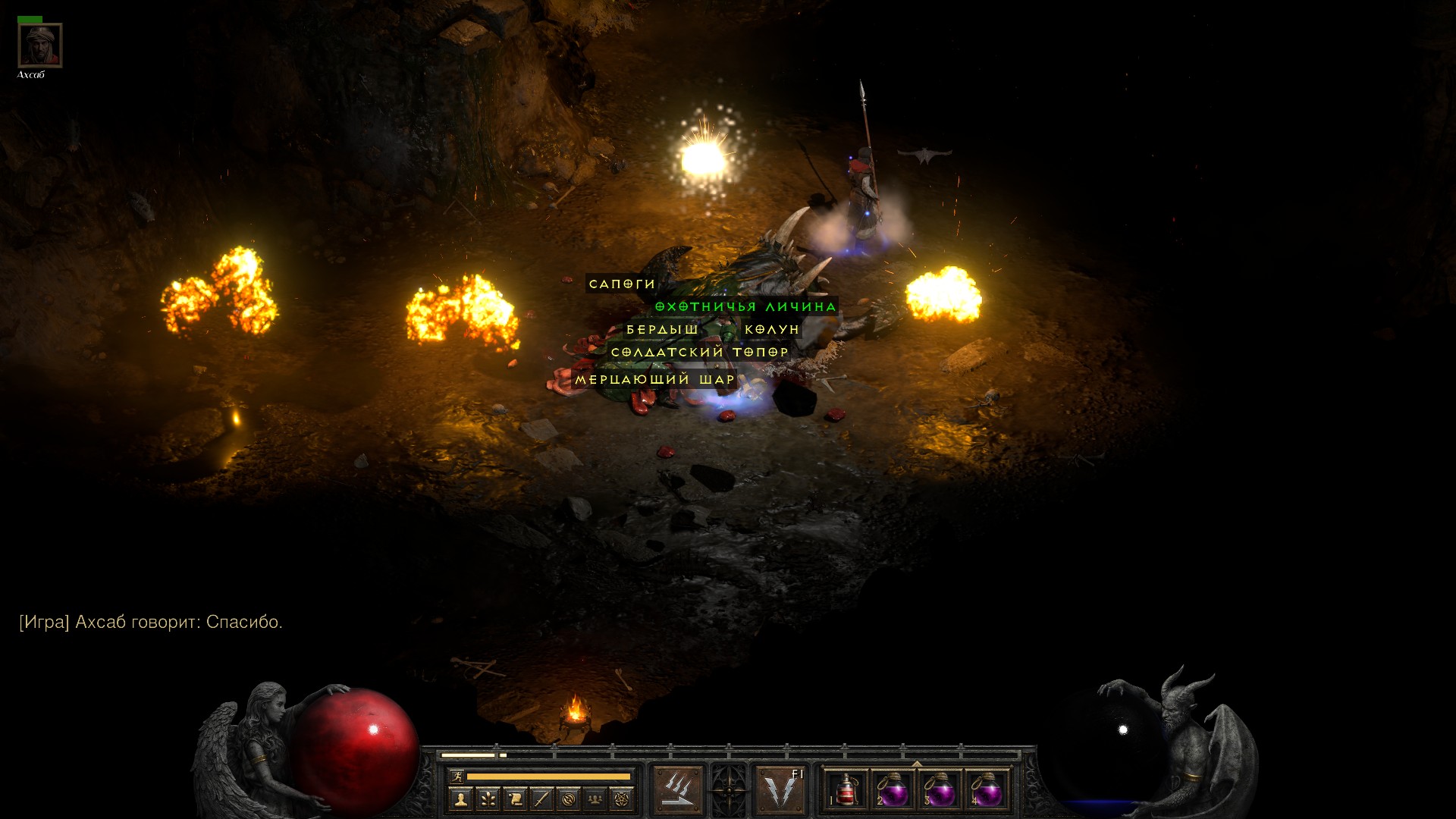Open the skill tree plant icon
This screenshot has height=819, width=1456.
tap(488, 799)
